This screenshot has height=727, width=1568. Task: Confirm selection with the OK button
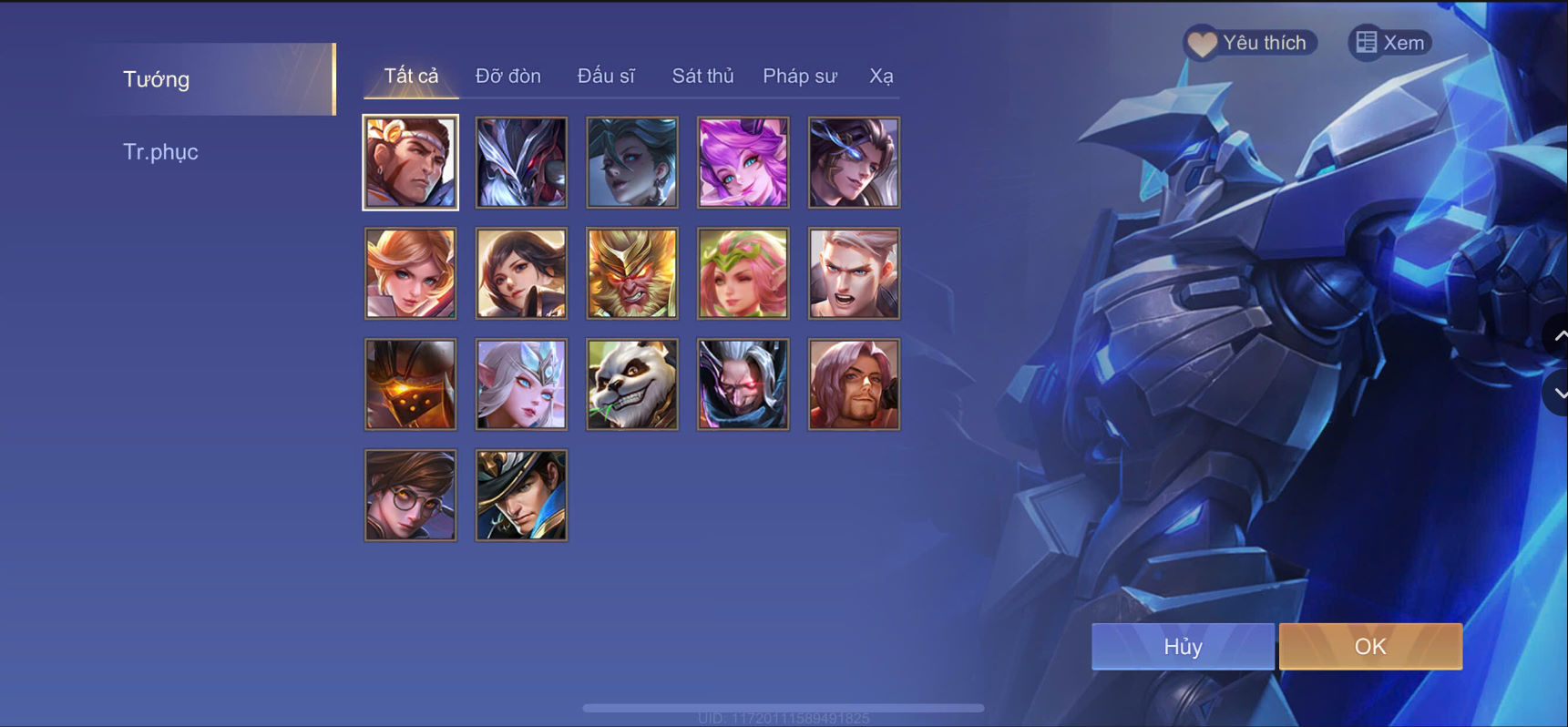click(x=1370, y=646)
